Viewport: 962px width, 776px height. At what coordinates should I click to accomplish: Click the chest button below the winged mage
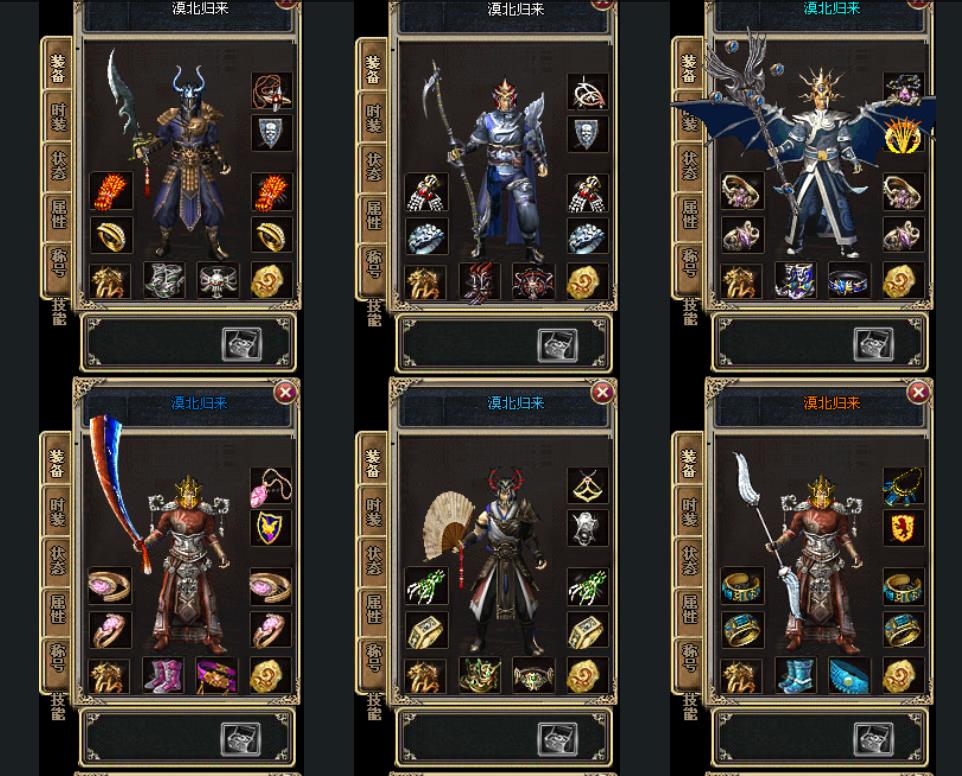[x=872, y=344]
